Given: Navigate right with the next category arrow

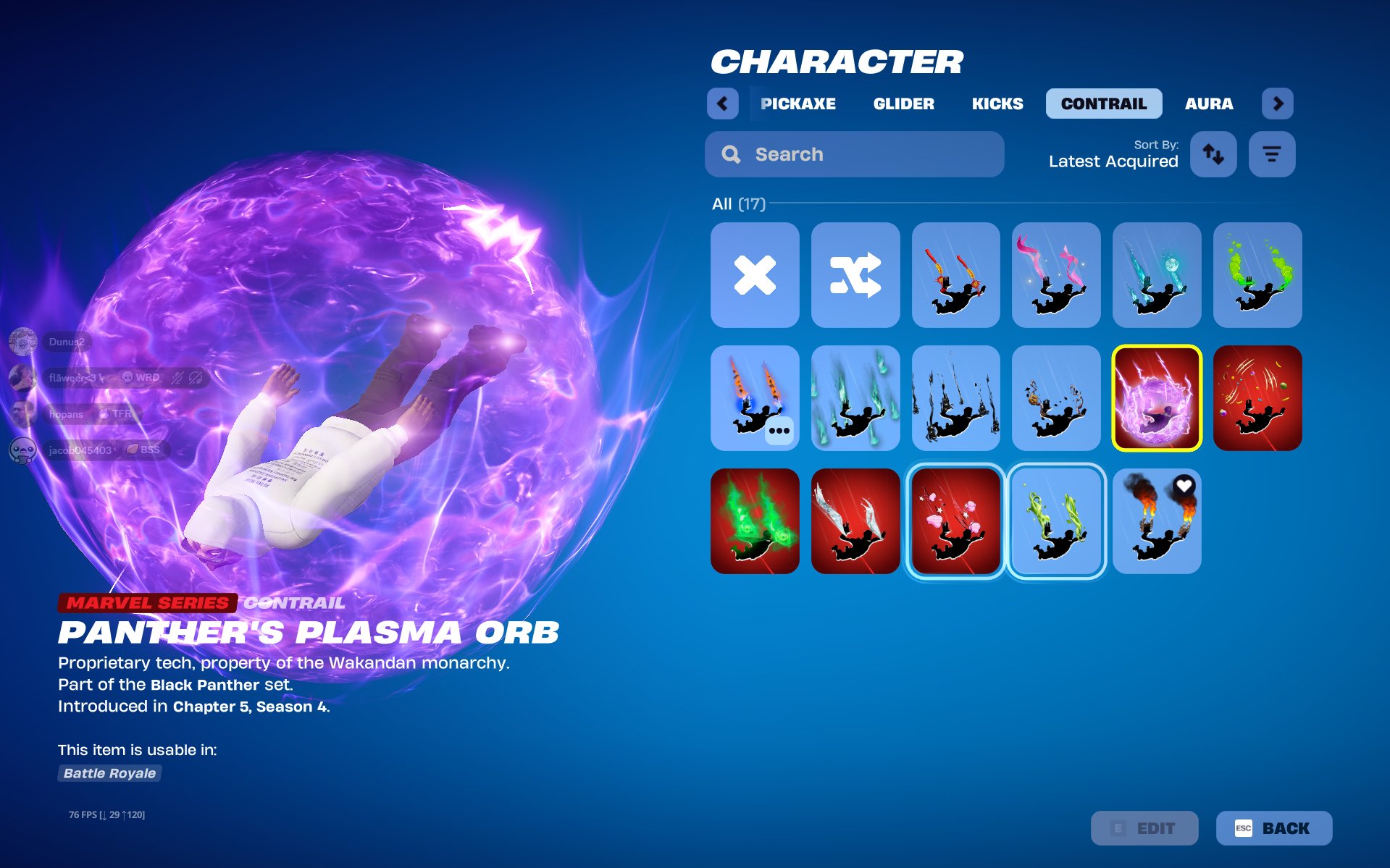Looking at the screenshot, I should pyautogui.click(x=1278, y=104).
